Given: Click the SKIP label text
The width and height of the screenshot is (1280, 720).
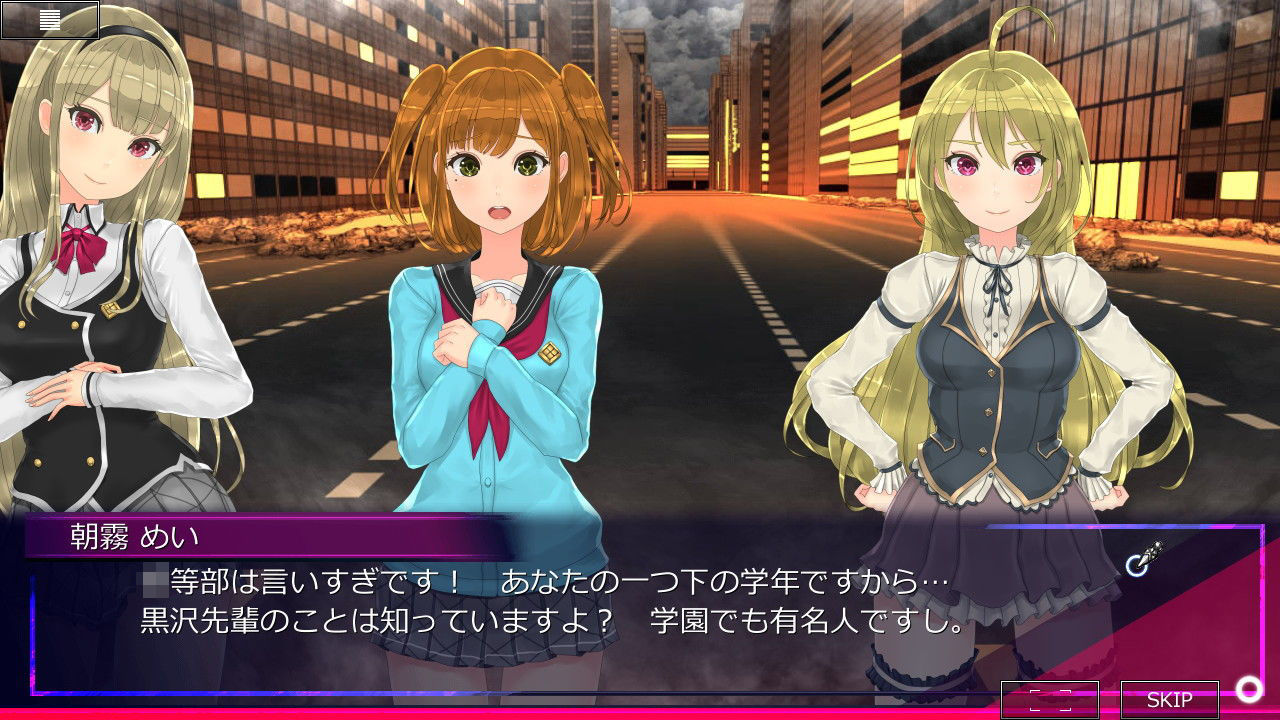Looking at the screenshot, I should pyautogui.click(x=1168, y=697).
